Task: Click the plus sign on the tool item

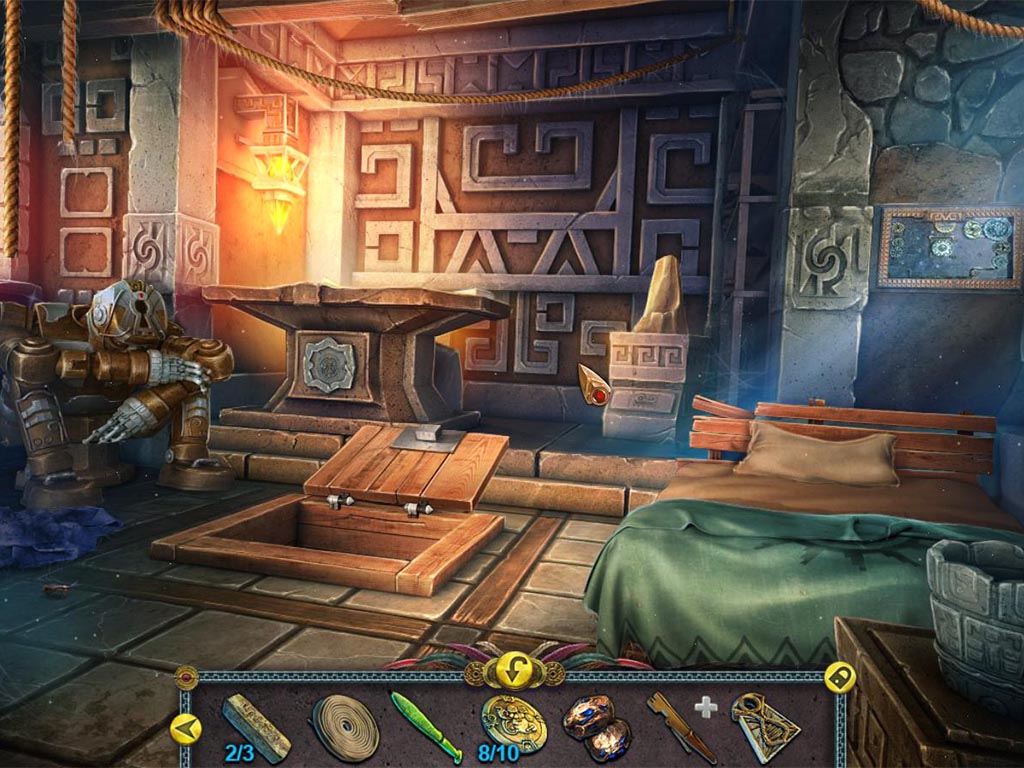Action: (707, 708)
